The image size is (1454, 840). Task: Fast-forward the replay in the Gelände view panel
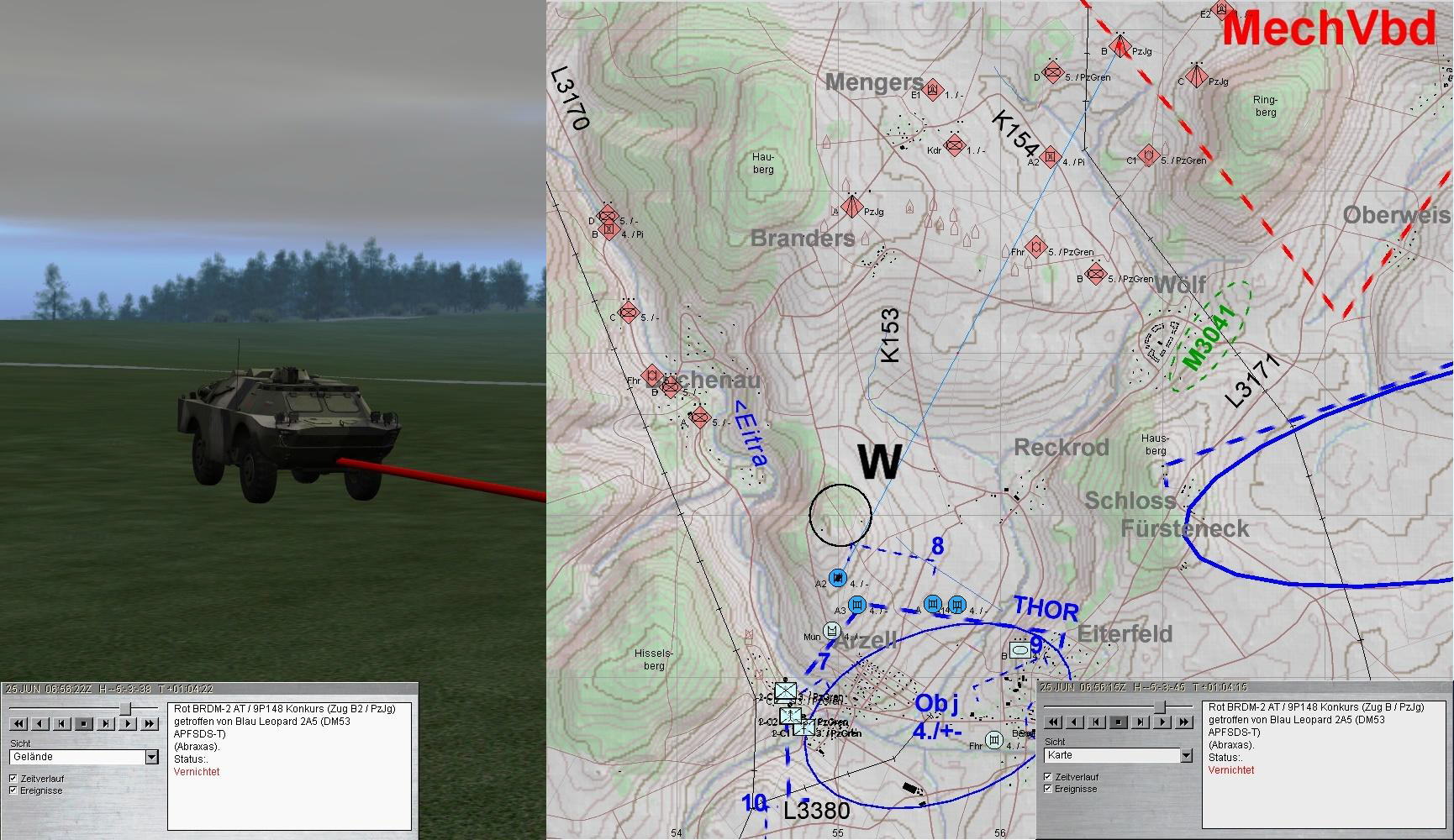[x=150, y=723]
